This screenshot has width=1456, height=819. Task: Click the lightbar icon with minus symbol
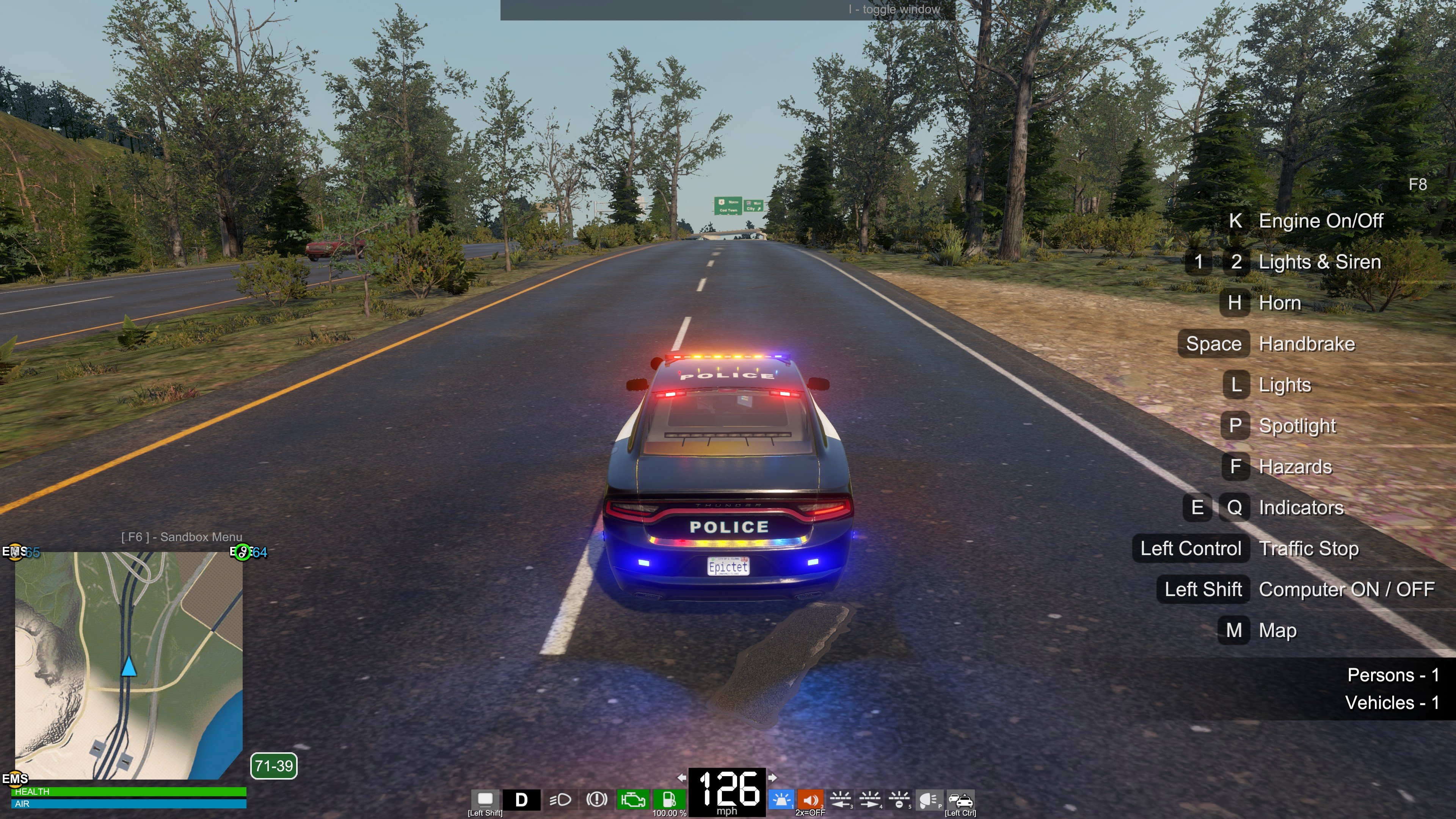pos(899,799)
